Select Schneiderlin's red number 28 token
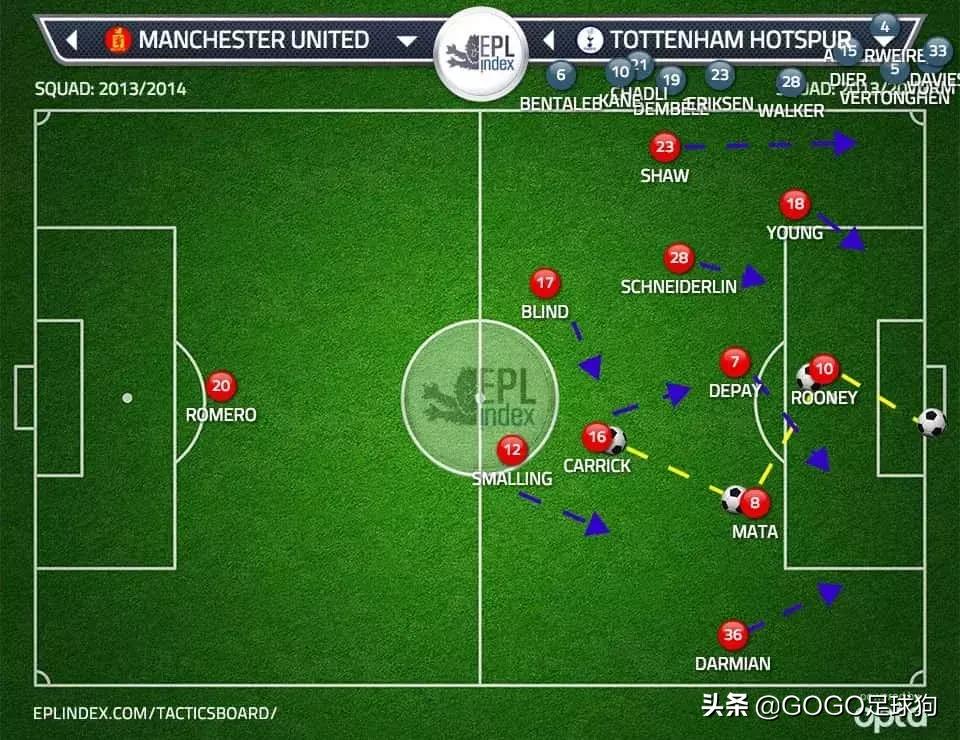 pyautogui.click(x=679, y=258)
